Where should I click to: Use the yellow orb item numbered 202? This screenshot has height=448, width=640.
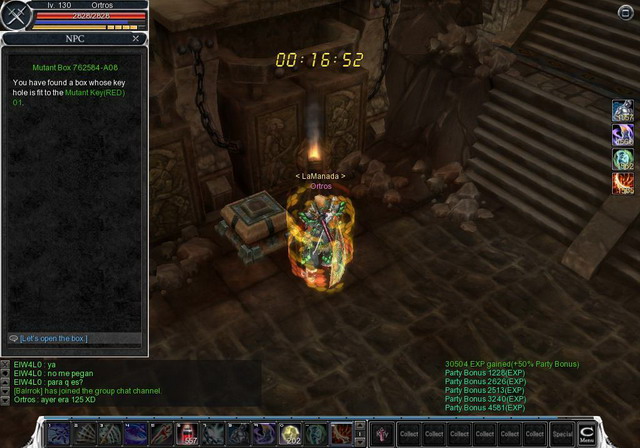point(291,433)
